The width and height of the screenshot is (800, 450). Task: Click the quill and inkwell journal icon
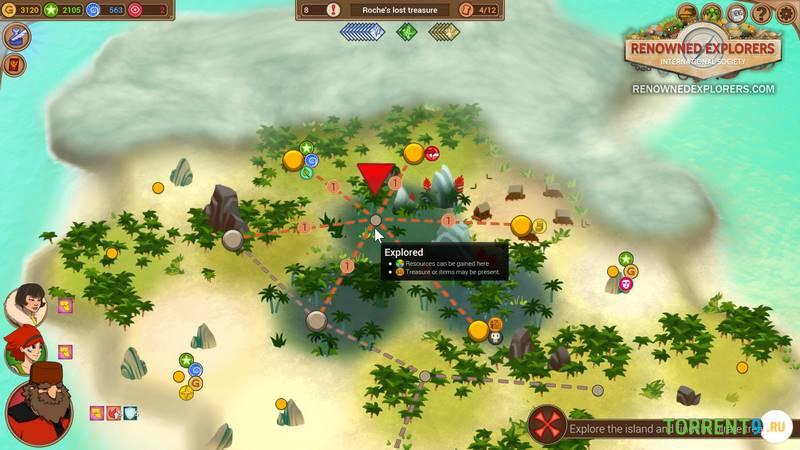(x=16, y=37)
